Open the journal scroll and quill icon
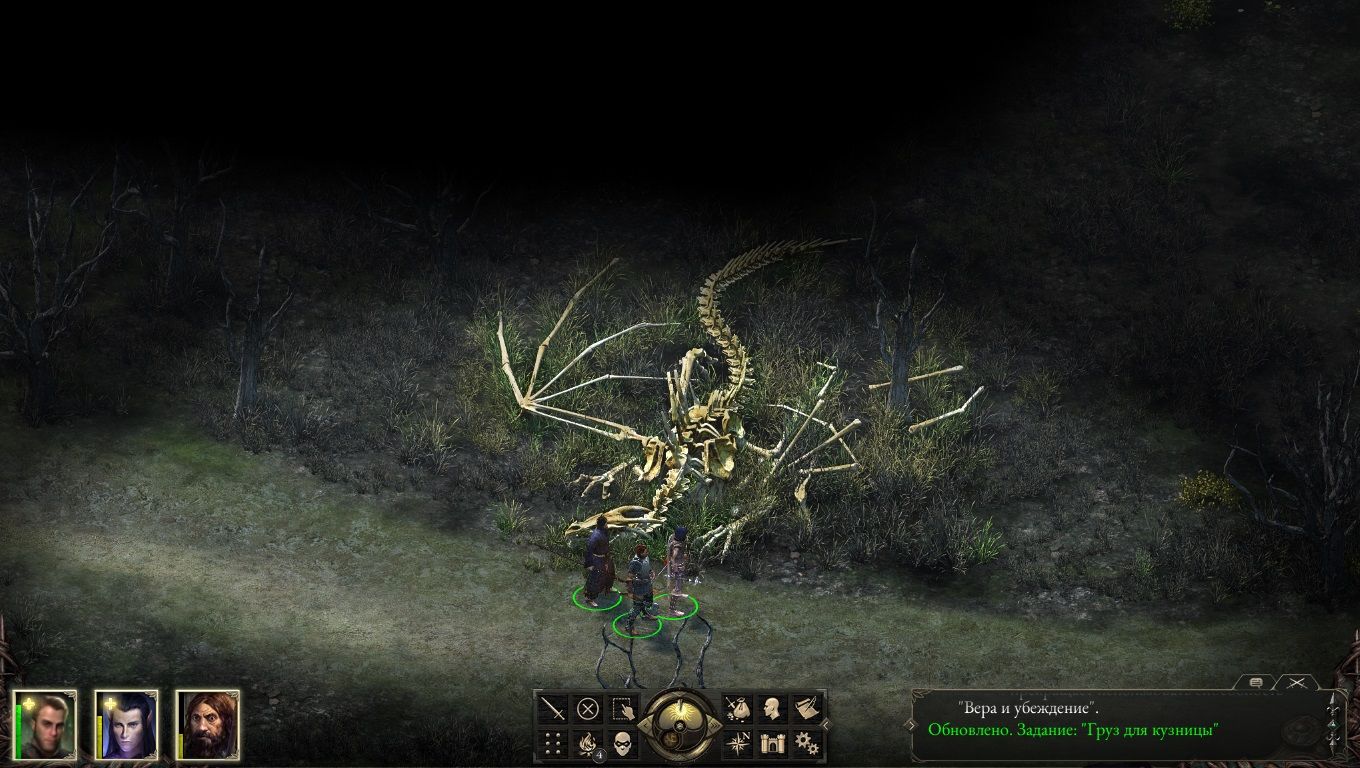This screenshot has width=1360, height=768. (x=808, y=709)
